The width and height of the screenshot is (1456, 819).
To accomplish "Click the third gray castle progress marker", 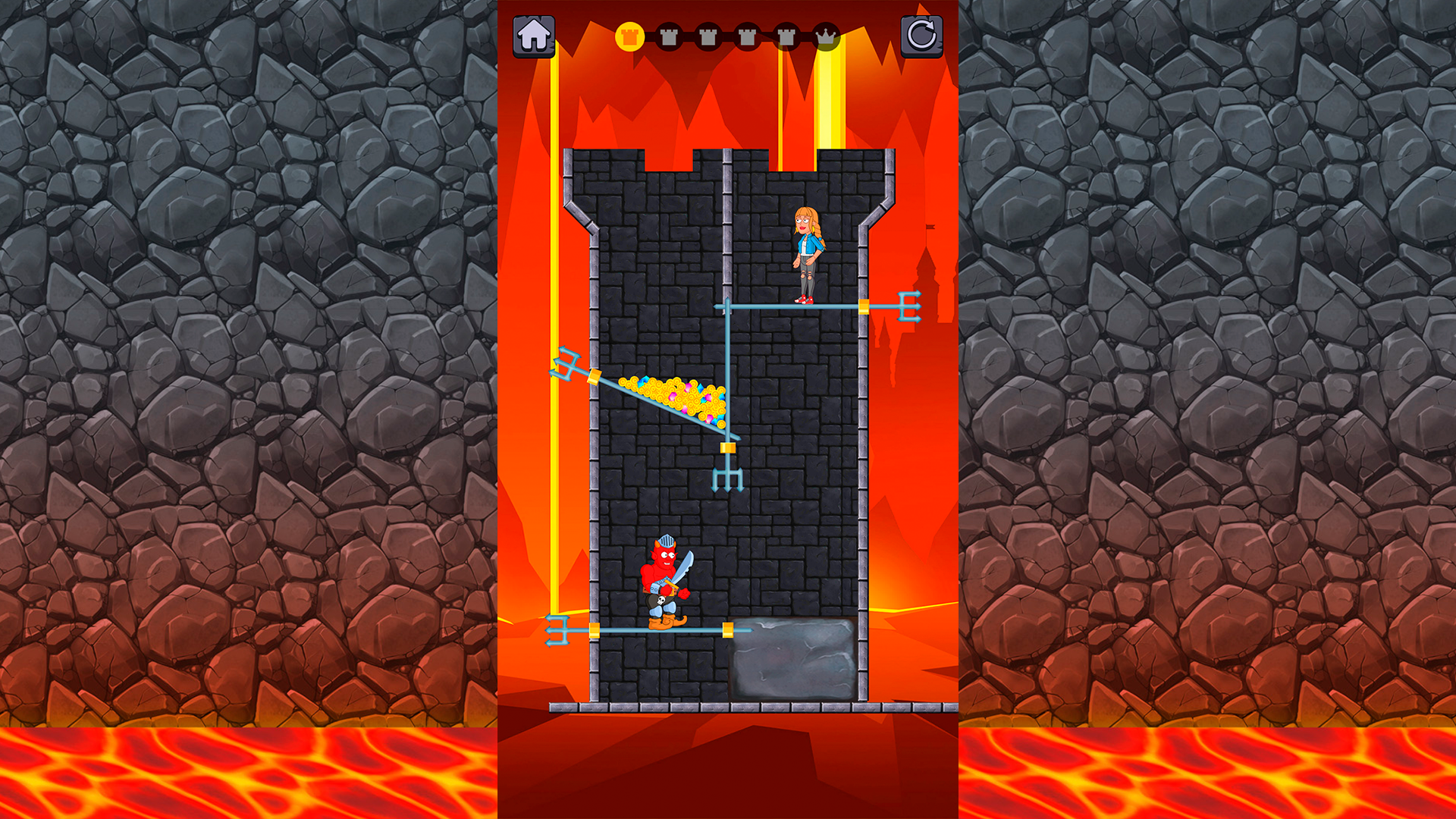I will pos(707,35).
